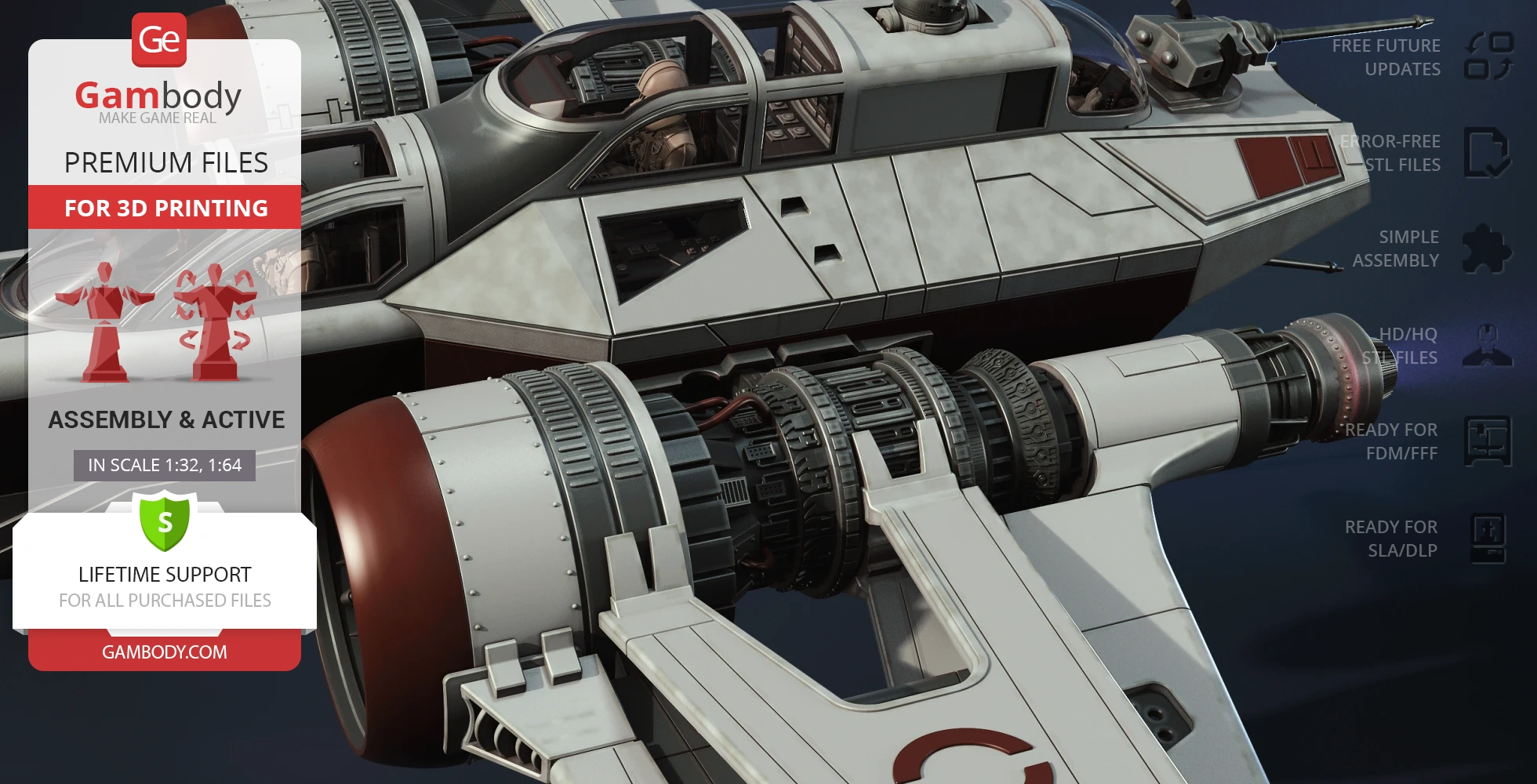The height and width of the screenshot is (784, 1537).
Task: Click the HD/HQ STL Files icon
Action: point(1488,346)
